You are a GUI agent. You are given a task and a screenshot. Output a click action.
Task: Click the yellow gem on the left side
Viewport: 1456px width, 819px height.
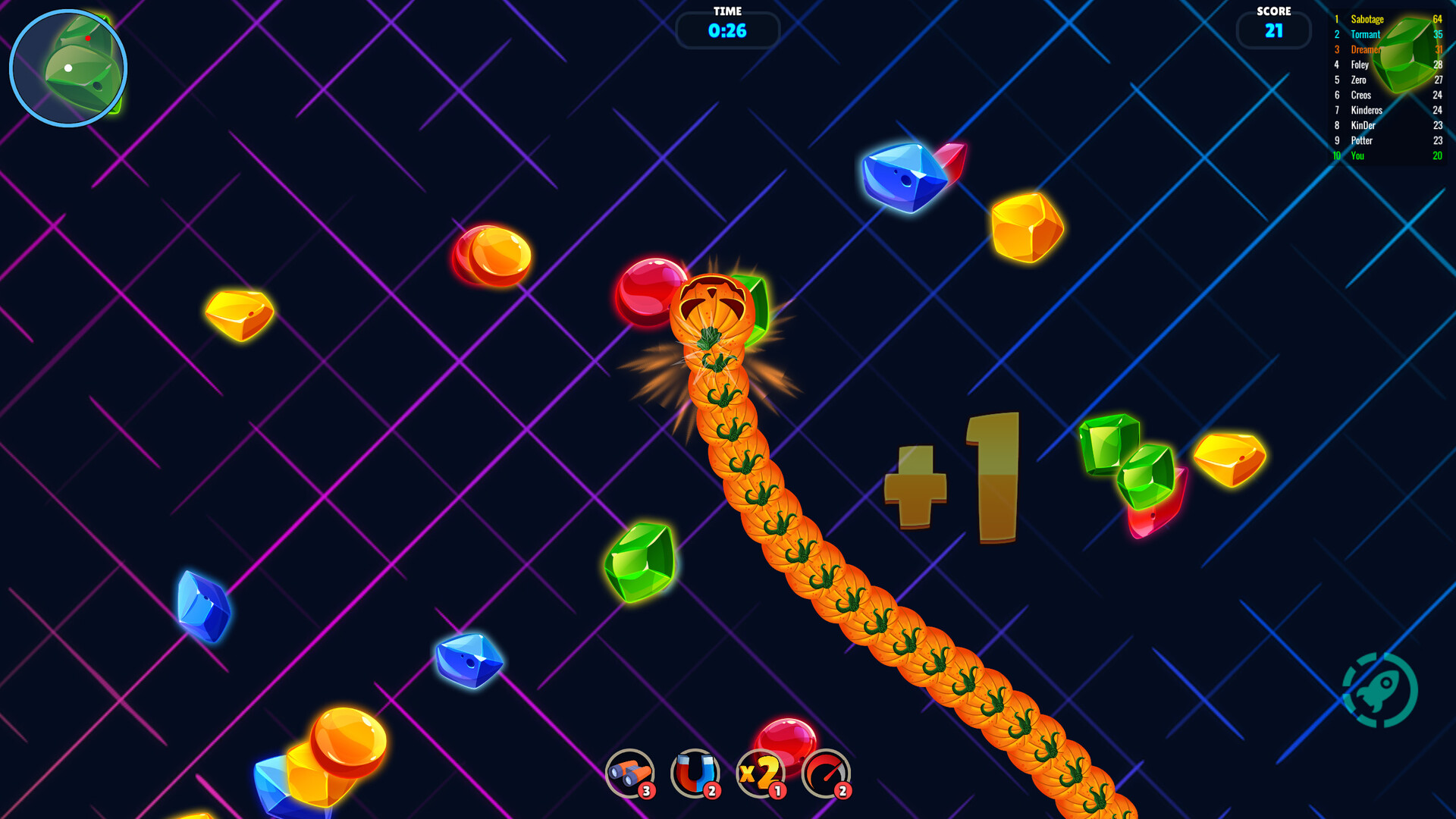(x=238, y=315)
